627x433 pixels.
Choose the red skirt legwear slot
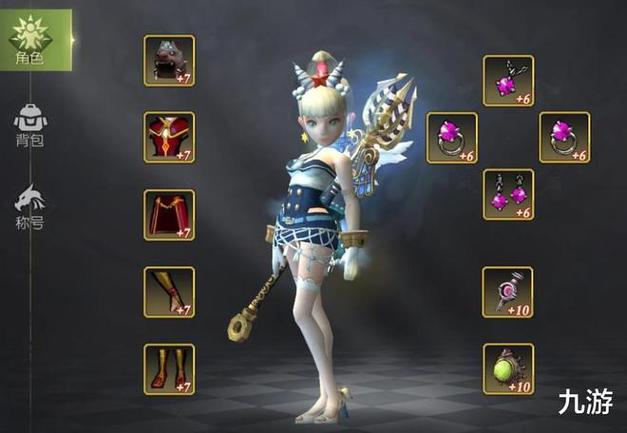169,214
